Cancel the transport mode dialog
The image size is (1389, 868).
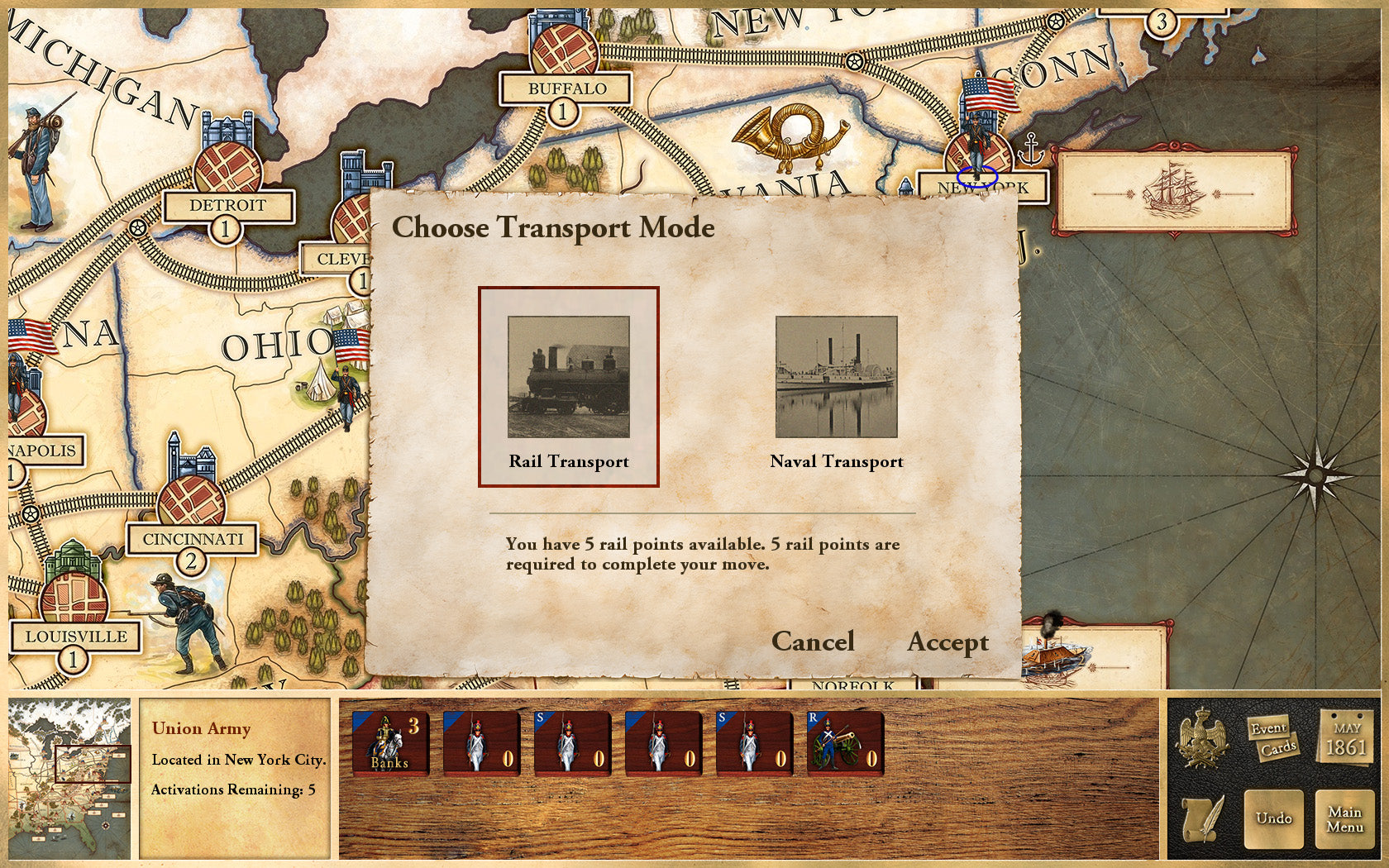point(814,642)
